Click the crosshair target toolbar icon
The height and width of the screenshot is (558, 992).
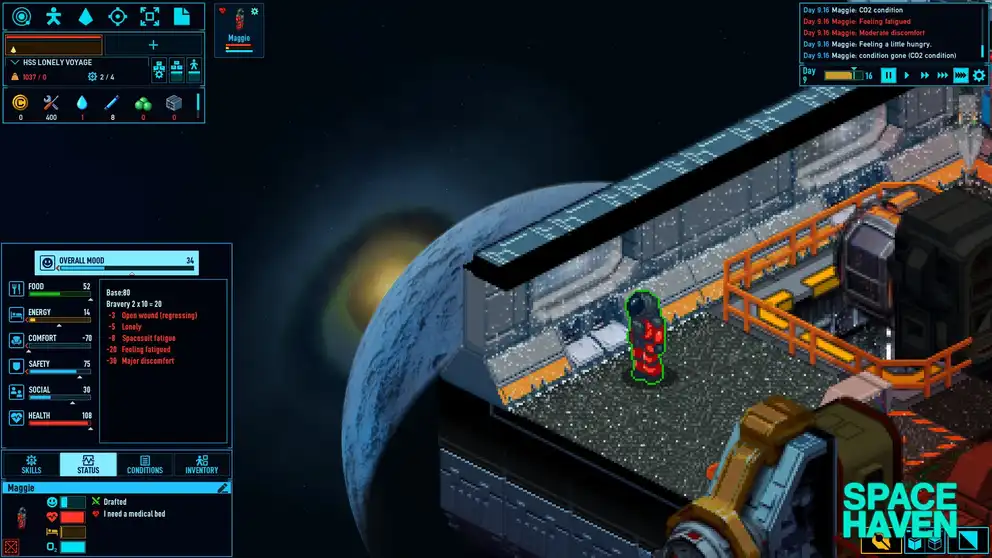coord(117,16)
